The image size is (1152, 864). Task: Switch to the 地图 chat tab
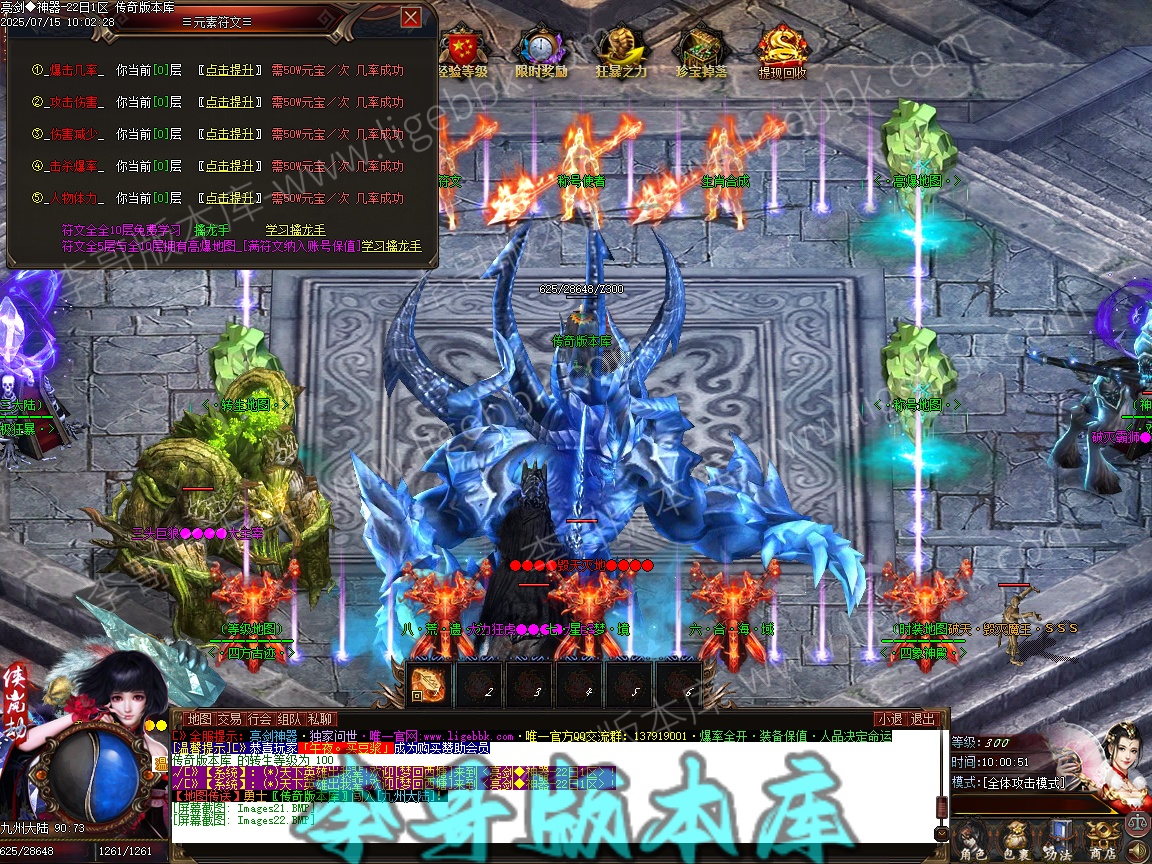200,719
